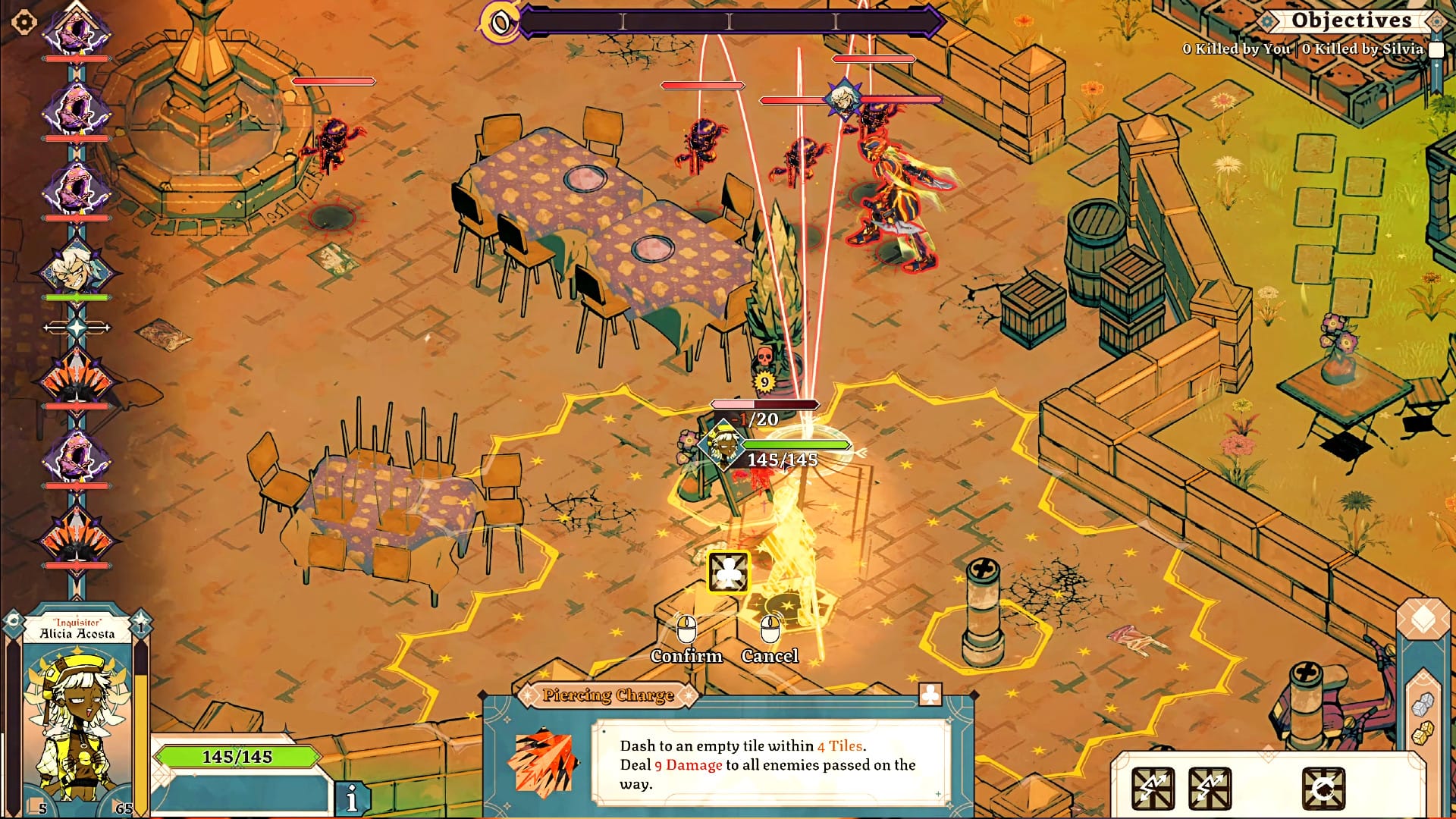Click the club suit icon on the ability card
The width and height of the screenshot is (1456, 819).
[x=930, y=695]
